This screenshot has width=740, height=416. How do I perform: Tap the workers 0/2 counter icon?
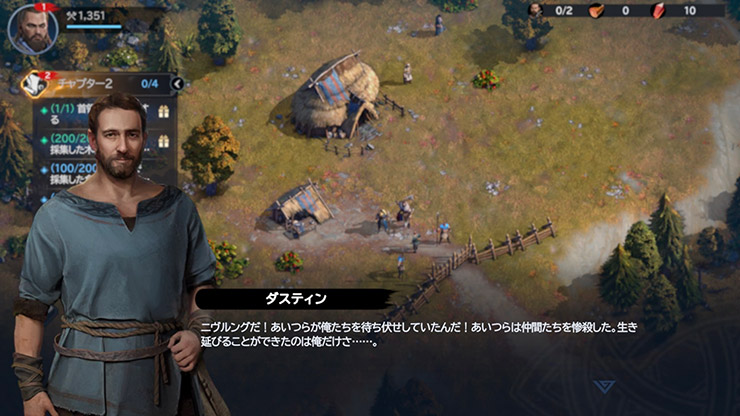pyautogui.click(x=535, y=10)
